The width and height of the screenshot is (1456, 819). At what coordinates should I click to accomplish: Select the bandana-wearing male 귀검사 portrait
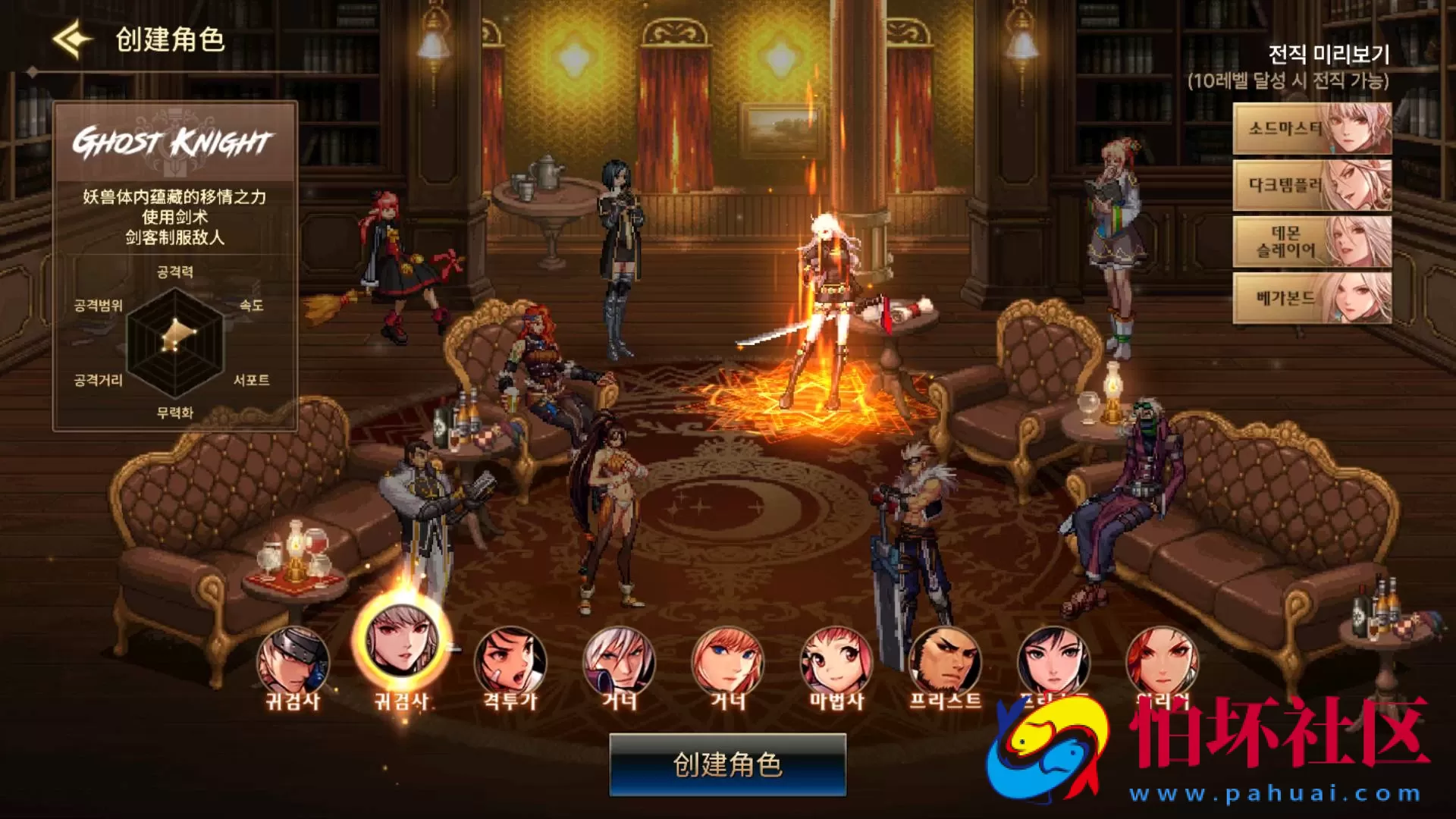click(x=293, y=663)
